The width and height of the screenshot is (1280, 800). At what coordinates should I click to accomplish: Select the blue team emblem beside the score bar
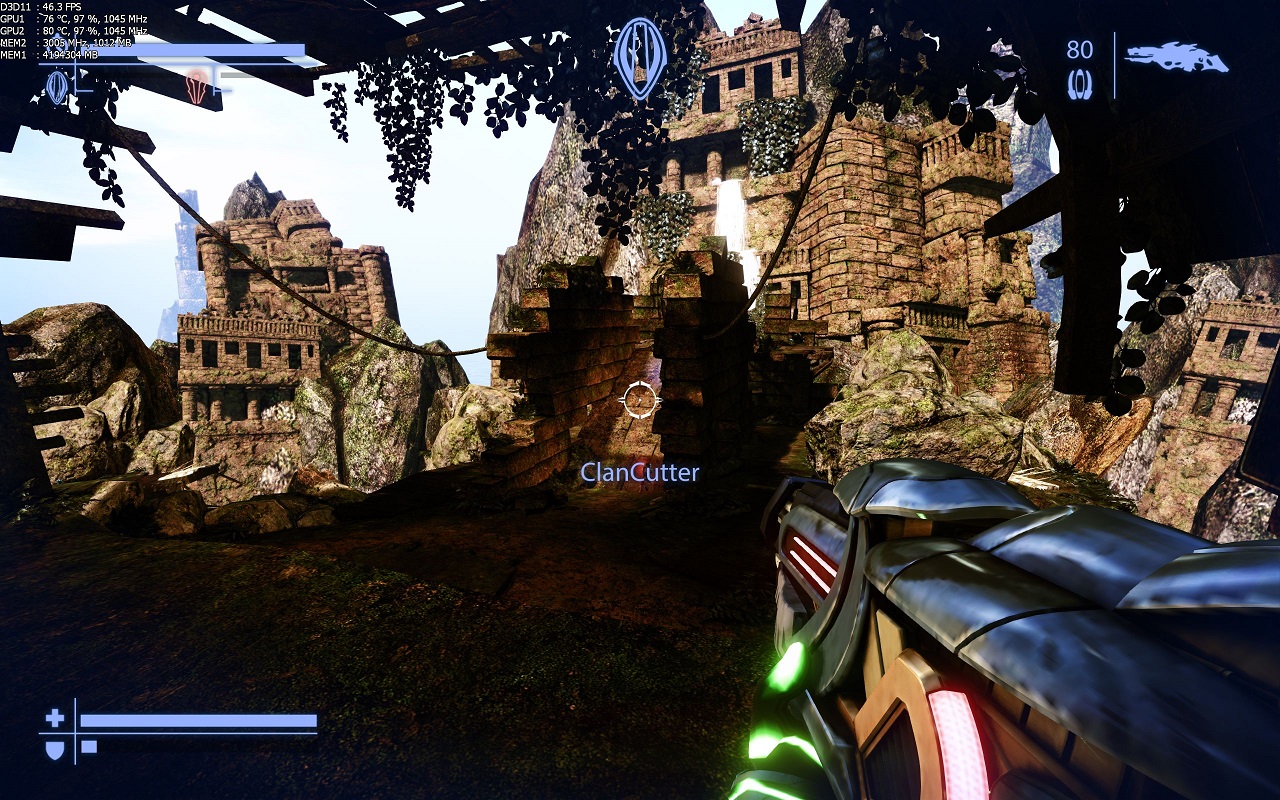click(57, 87)
